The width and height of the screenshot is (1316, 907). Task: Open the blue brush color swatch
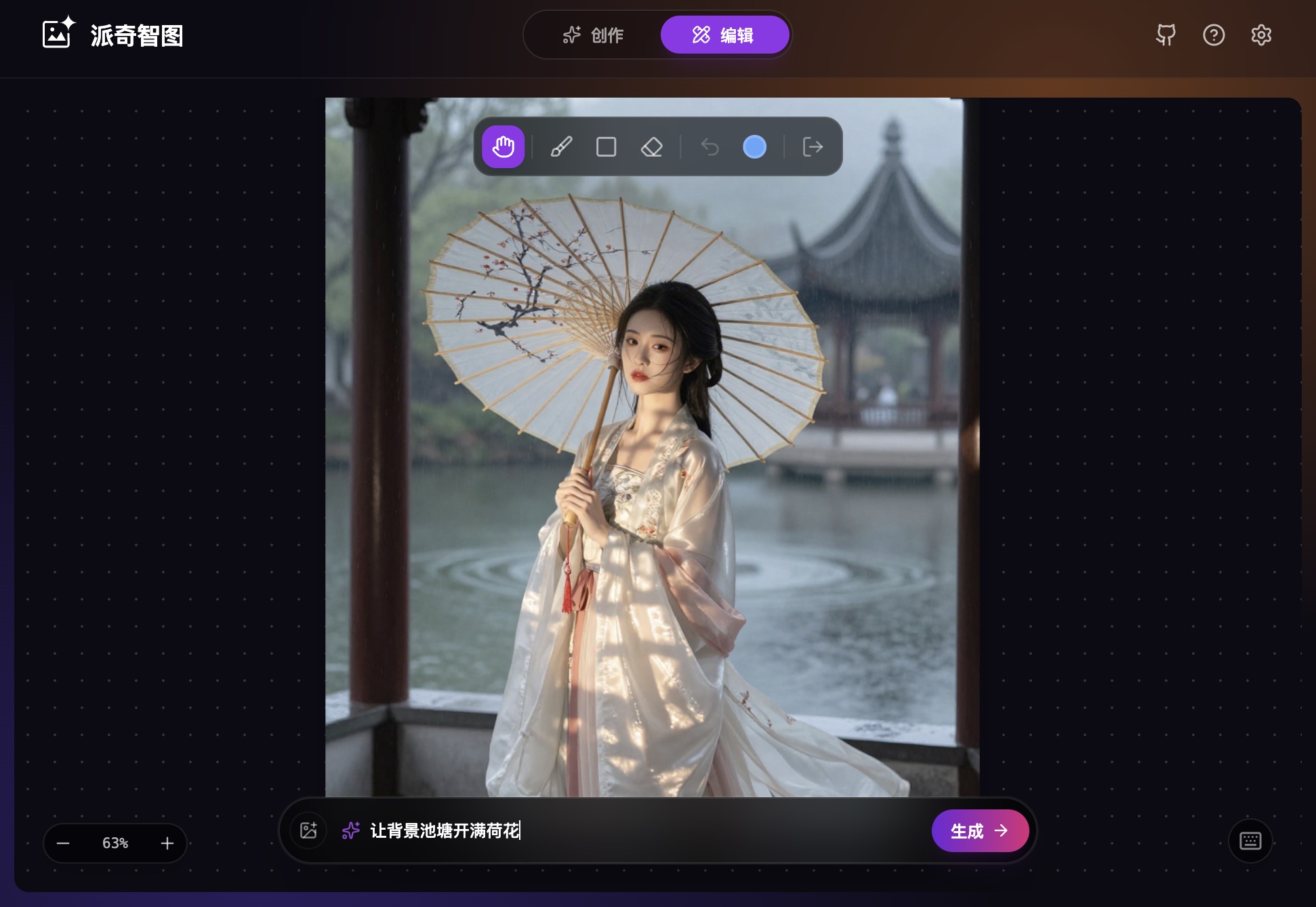[x=754, y=147]
